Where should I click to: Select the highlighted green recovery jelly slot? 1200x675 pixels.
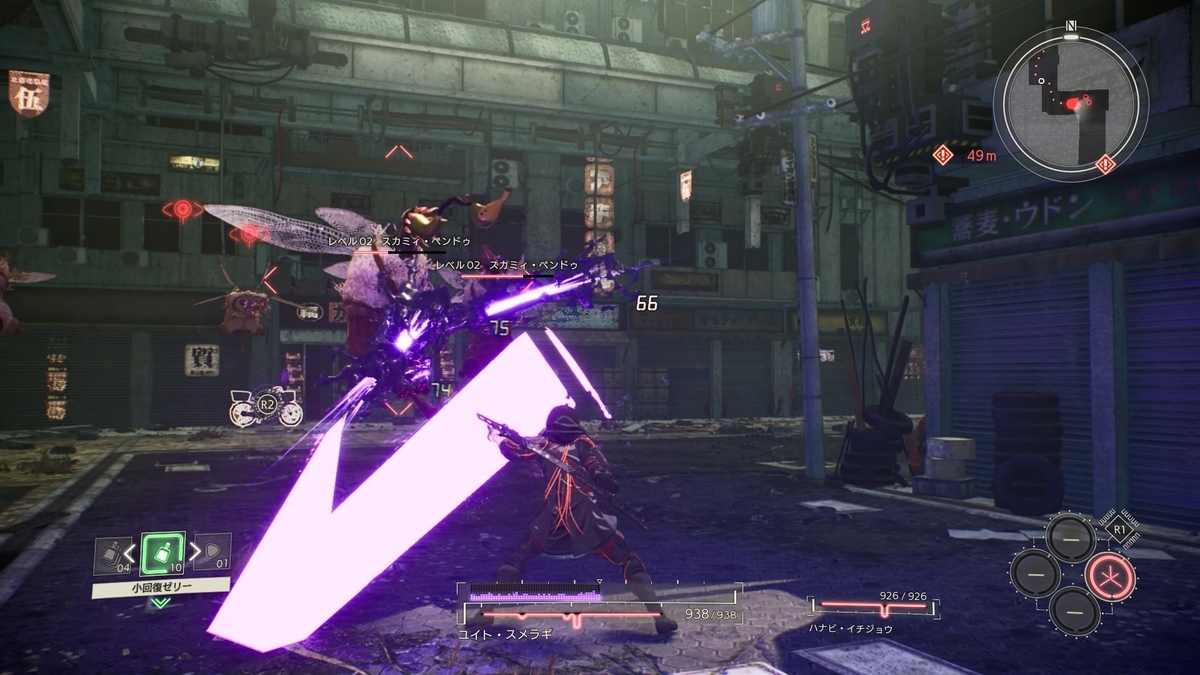click(x=161, y=553)
